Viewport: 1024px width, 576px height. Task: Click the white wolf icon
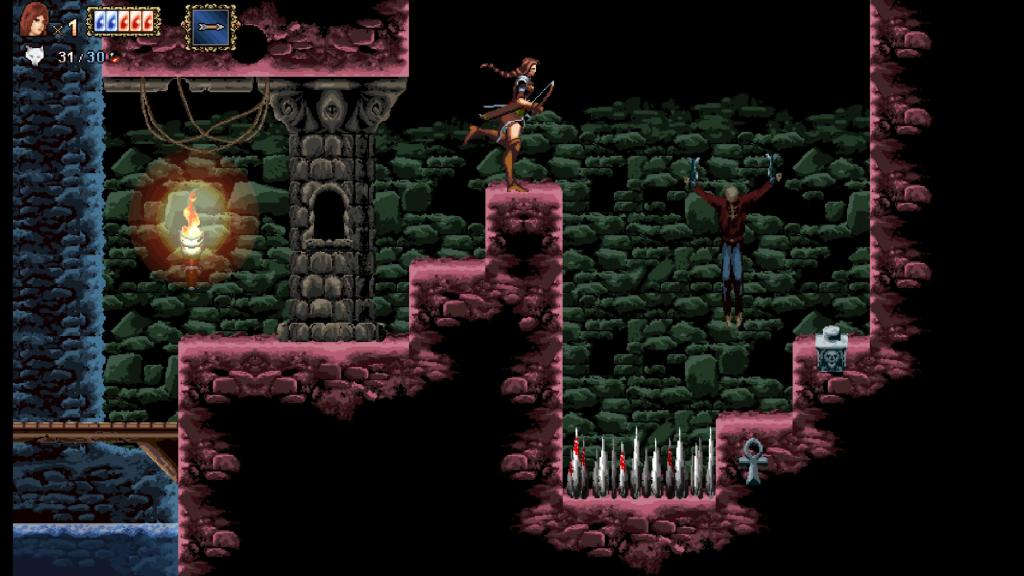pos(33,56)
